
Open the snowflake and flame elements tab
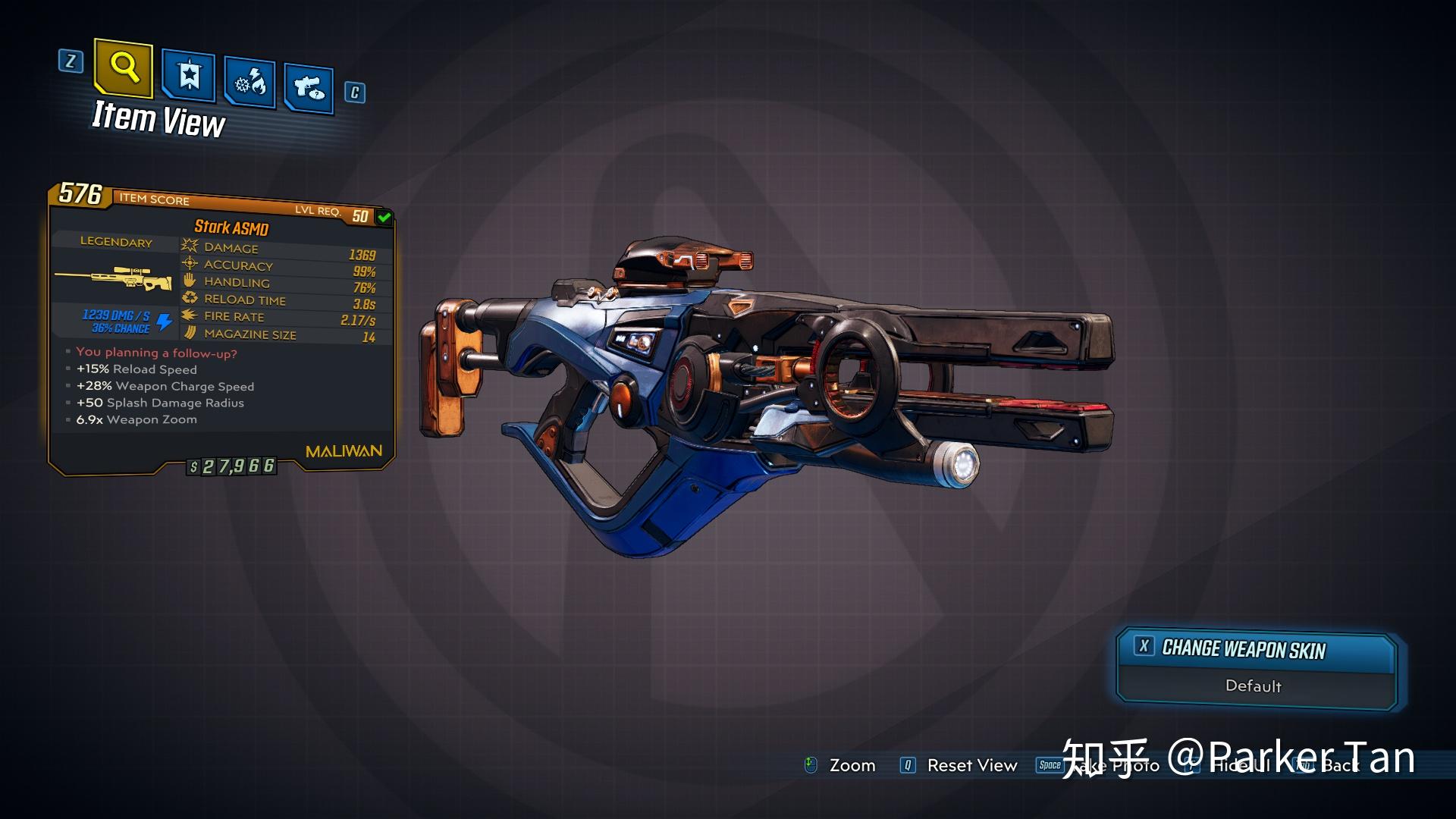pyautogui.click(x=250, y=83)
